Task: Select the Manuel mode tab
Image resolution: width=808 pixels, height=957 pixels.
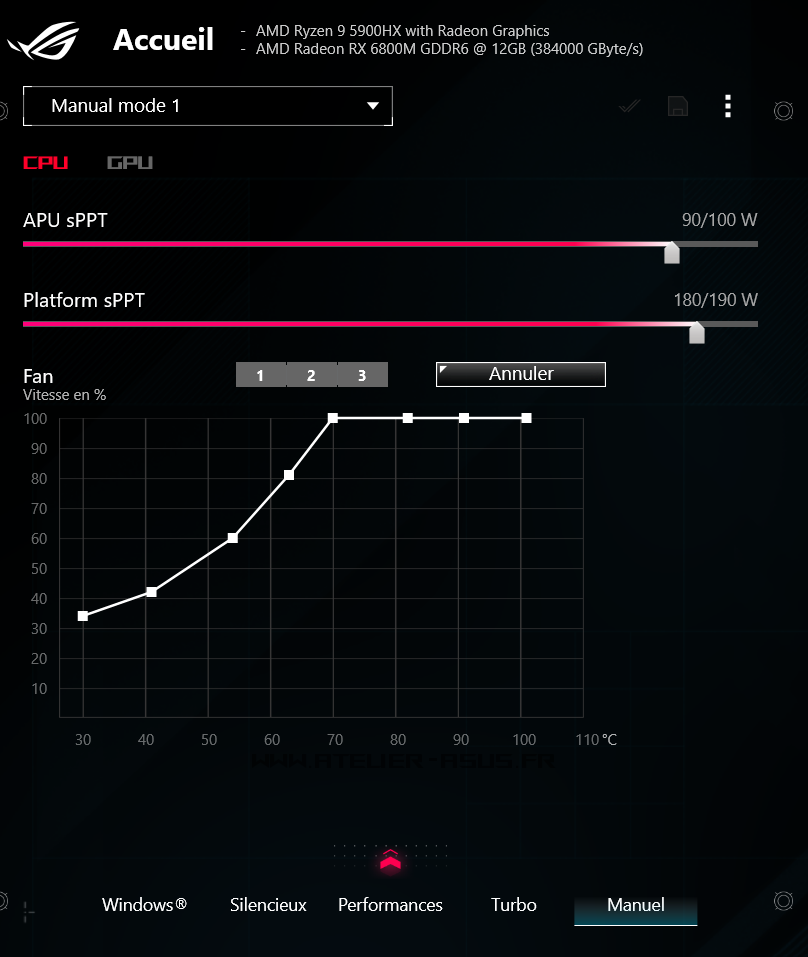Action: tap(636, 905)
